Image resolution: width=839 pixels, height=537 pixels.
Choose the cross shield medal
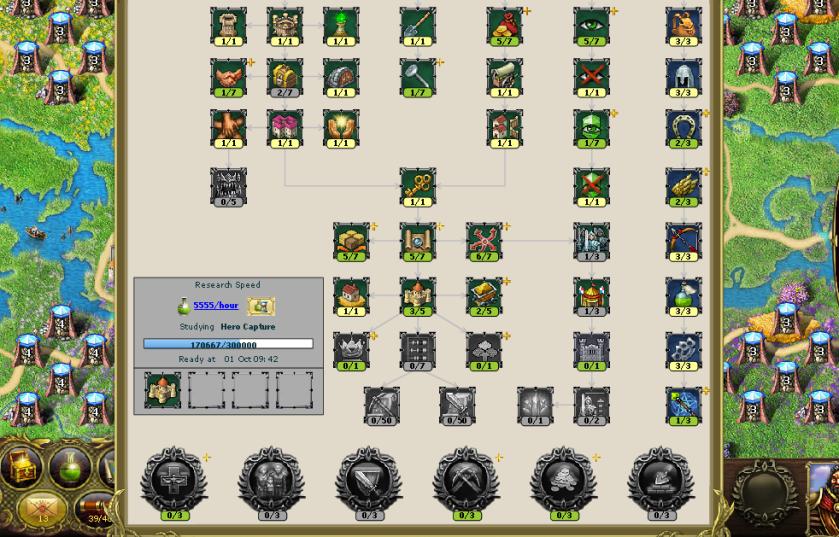point(174,481)
